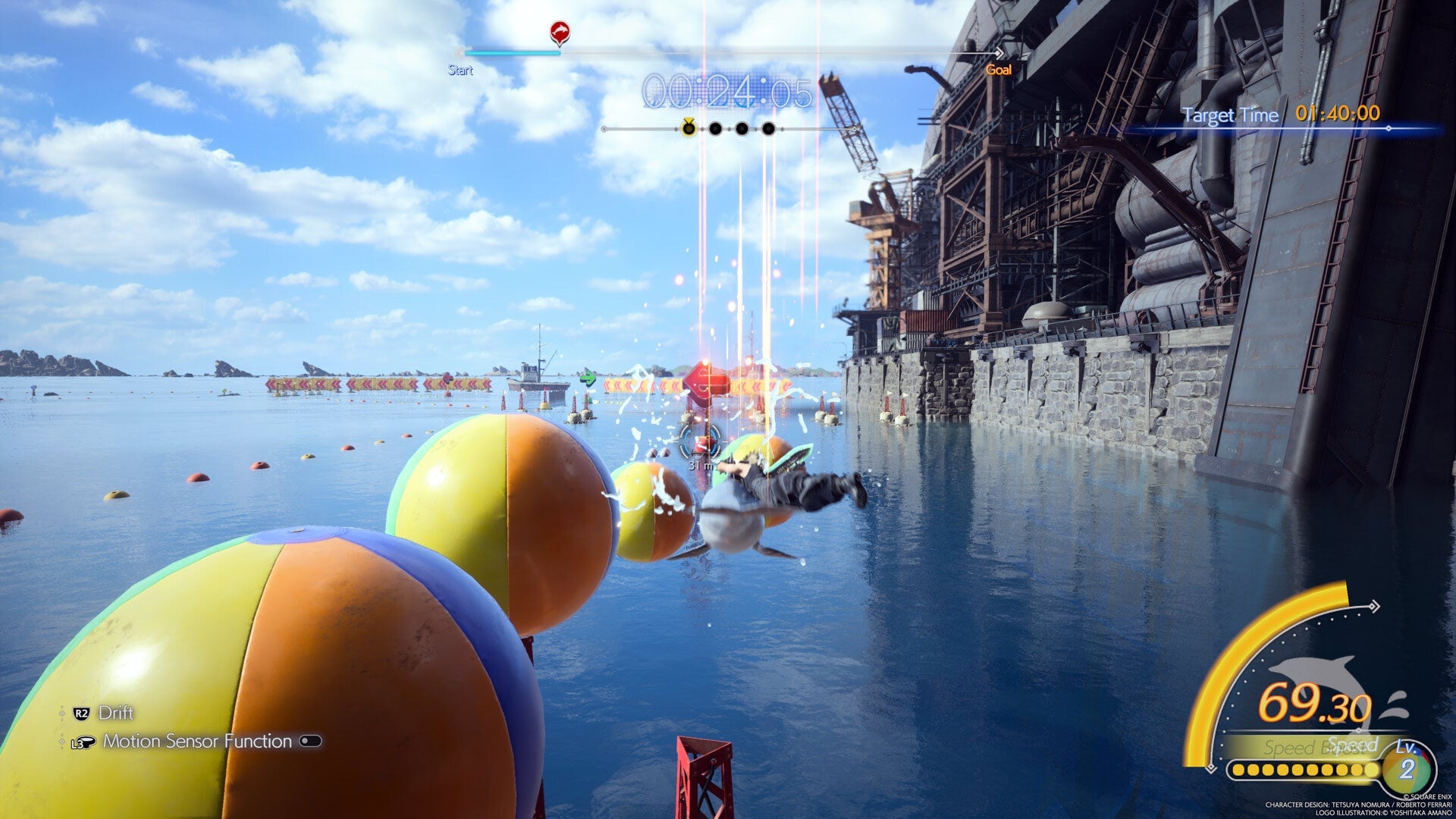
Task: Click the Goal label on the course progress bar
Action: (x=999, y=70)
